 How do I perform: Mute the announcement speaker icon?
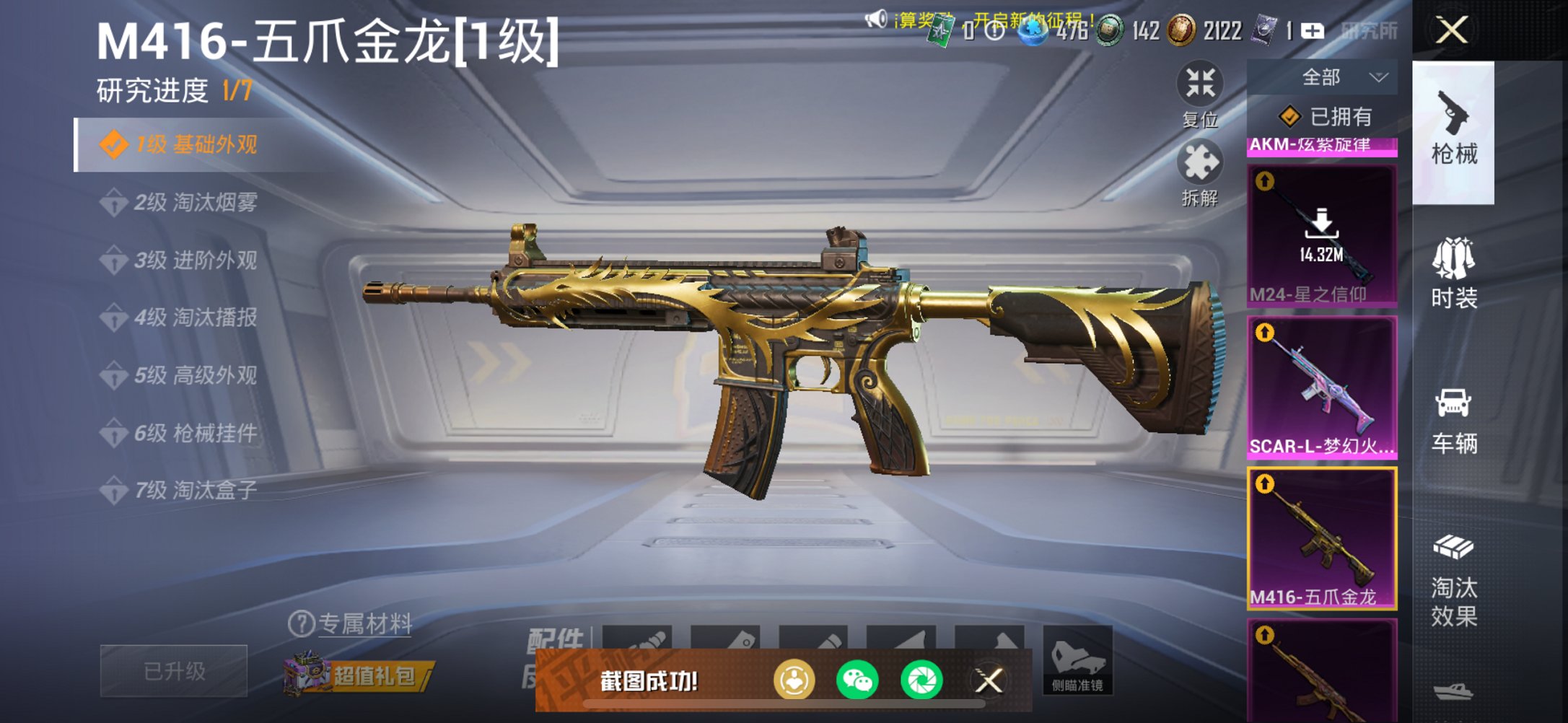coord(875,18)
